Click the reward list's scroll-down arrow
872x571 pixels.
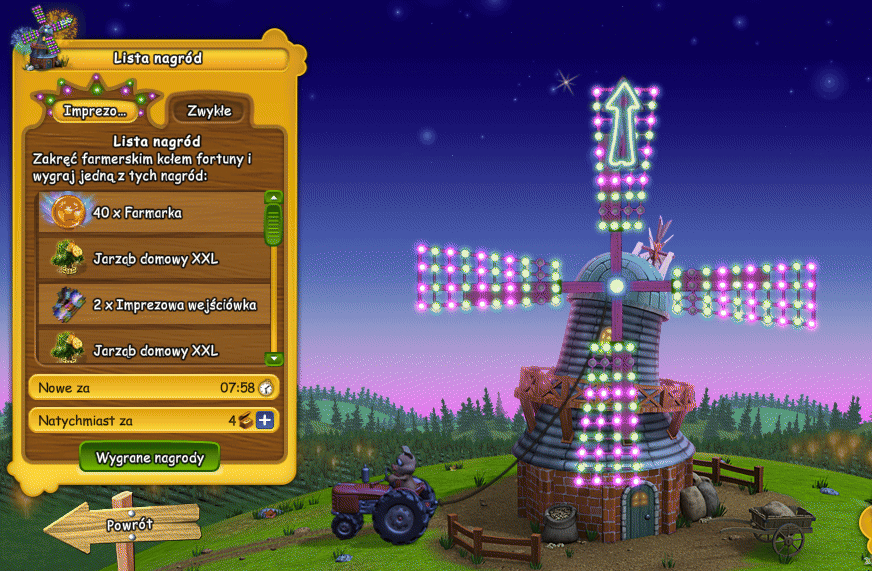tap(274, 358)
